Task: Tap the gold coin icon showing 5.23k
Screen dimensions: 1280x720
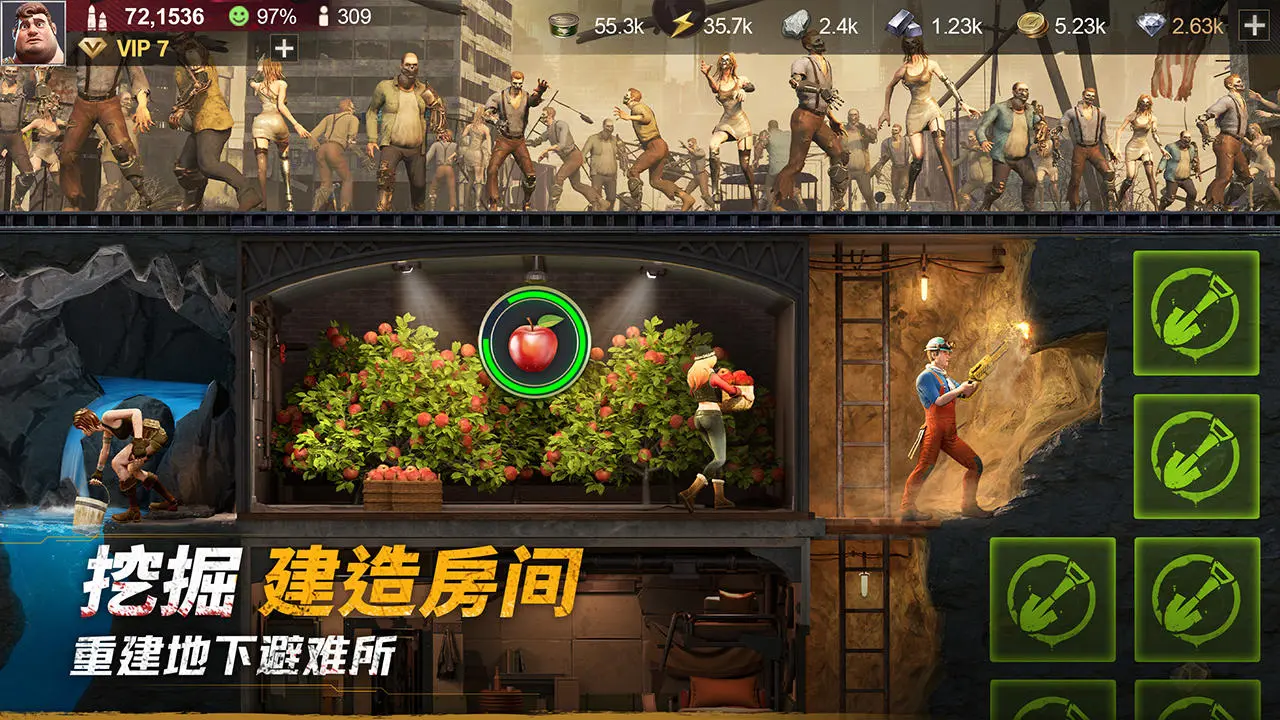Action: [1031, 23]
